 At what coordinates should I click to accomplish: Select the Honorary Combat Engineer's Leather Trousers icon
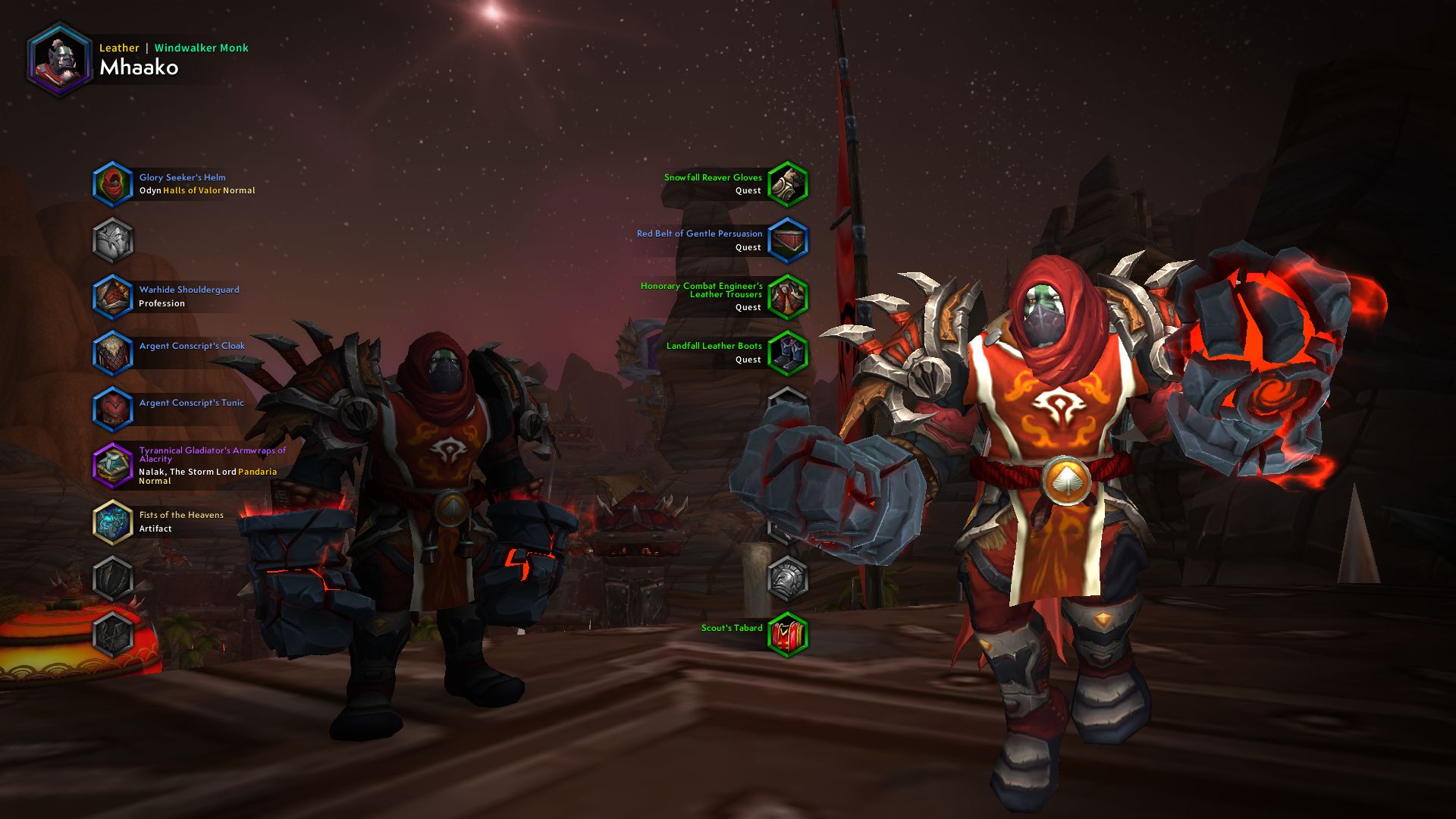click(x=788, y=296)
